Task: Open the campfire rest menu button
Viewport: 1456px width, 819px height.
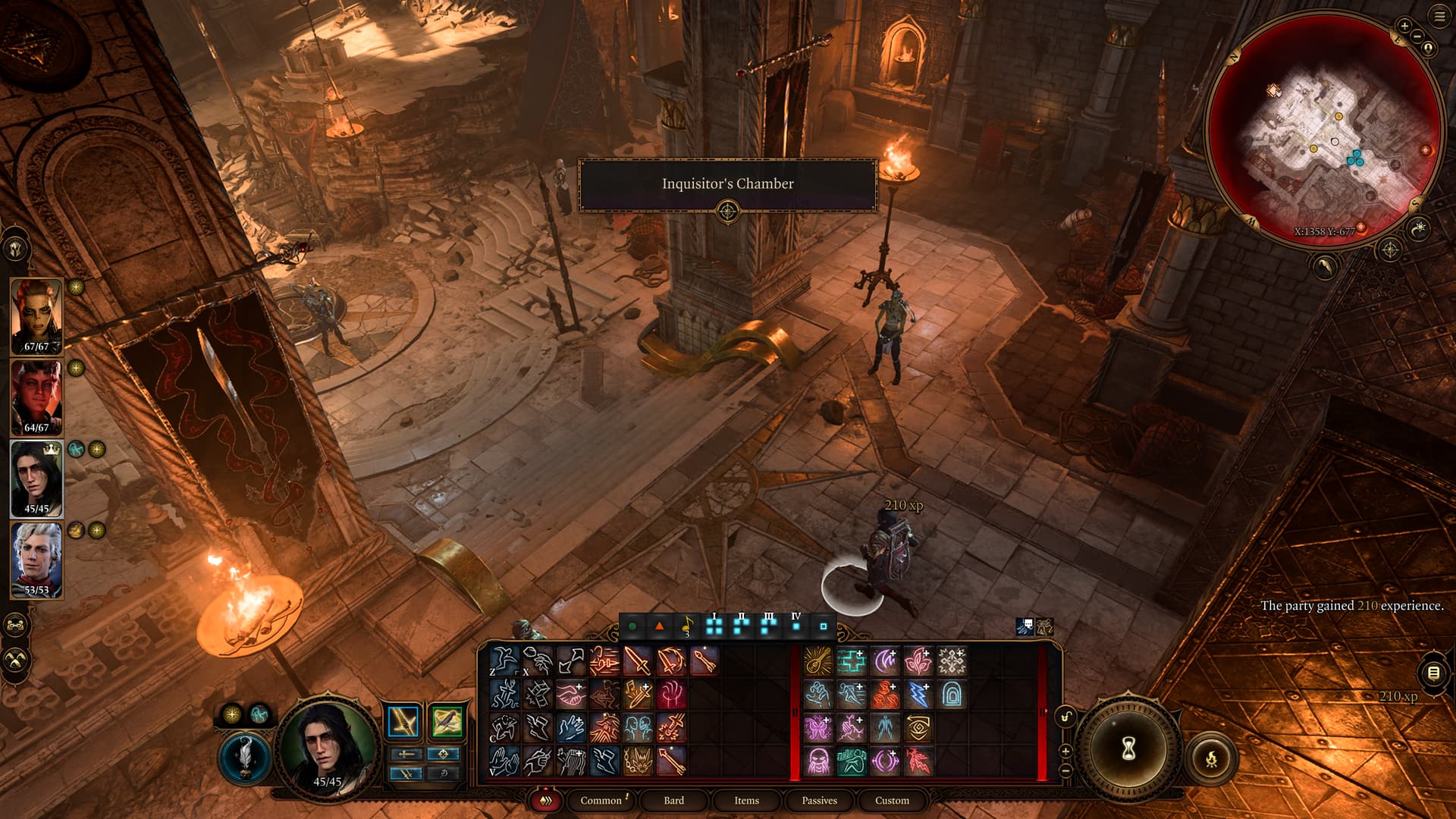Action: pos(1211,758)
